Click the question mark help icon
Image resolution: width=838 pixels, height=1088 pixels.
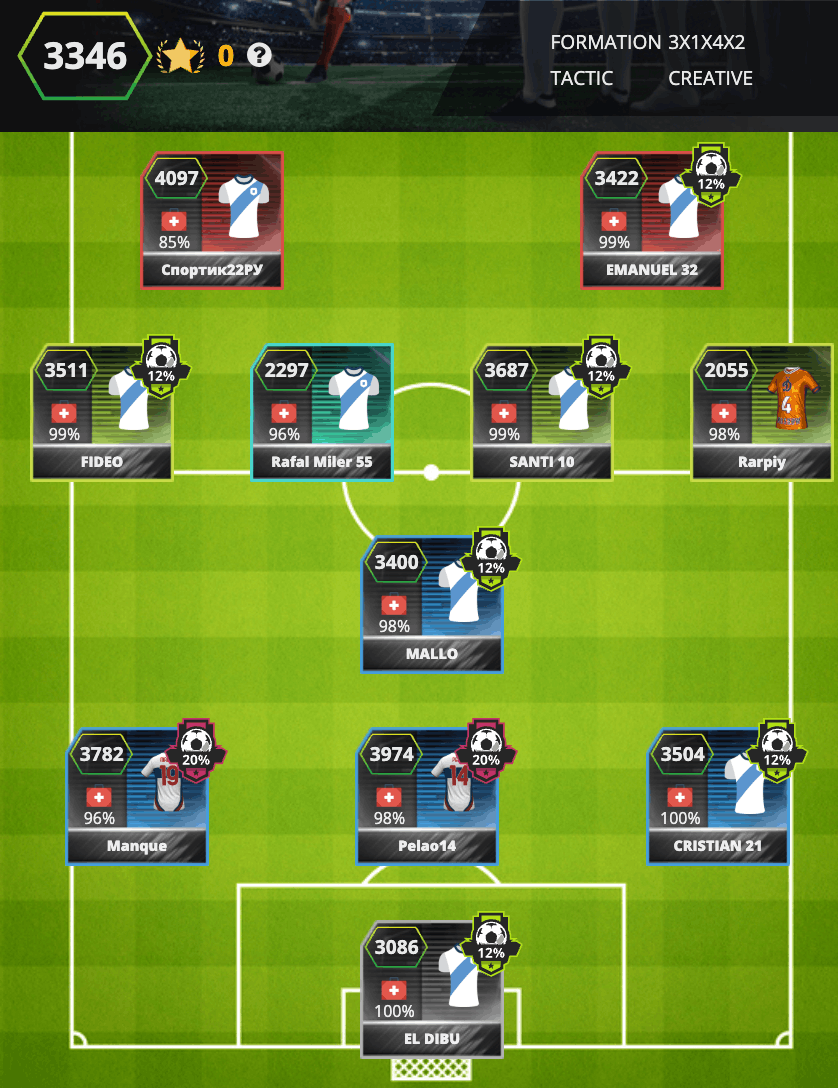260,56
